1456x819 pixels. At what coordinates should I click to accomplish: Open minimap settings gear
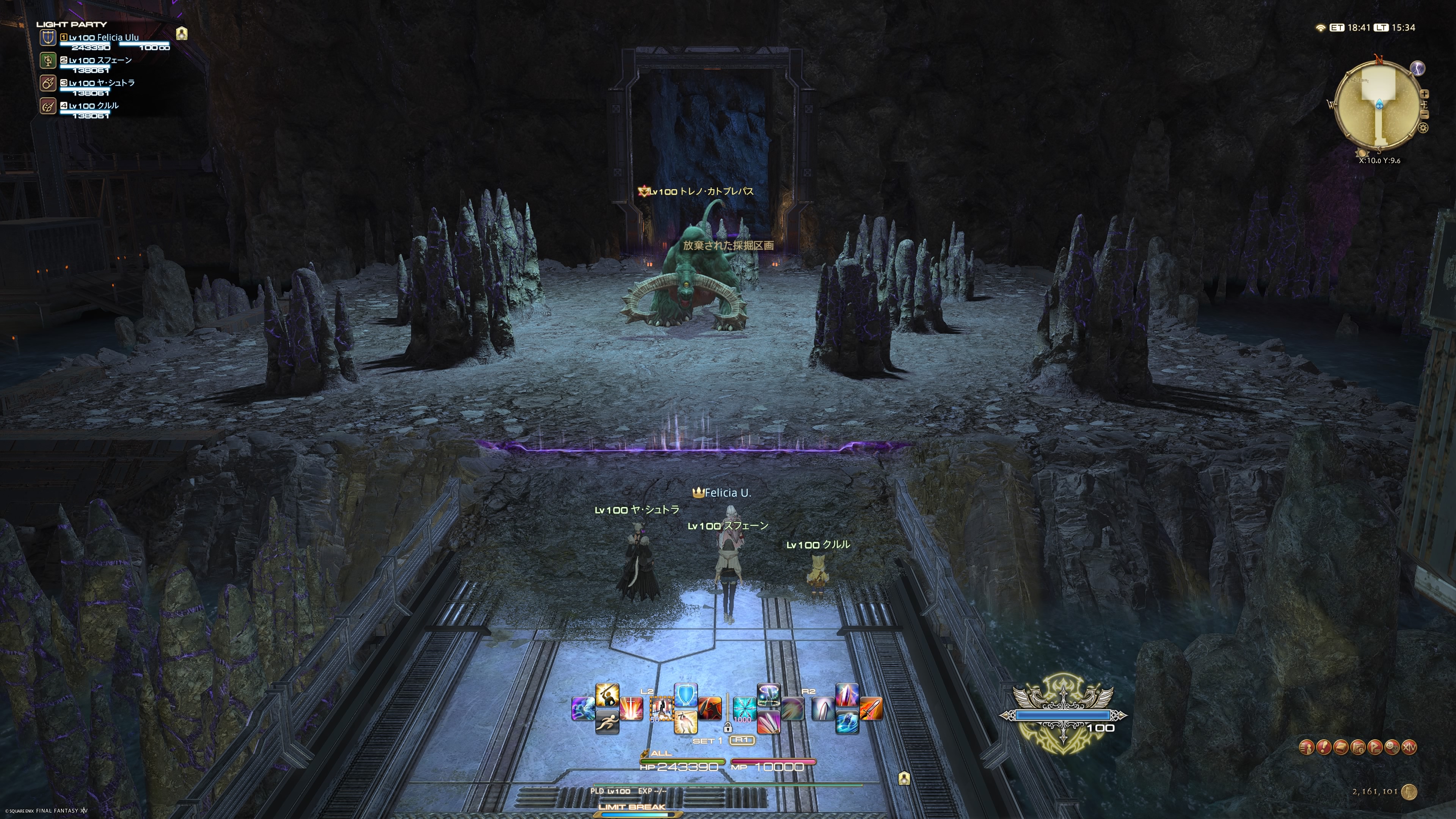pyautogui.click(x=1423, y=128)
